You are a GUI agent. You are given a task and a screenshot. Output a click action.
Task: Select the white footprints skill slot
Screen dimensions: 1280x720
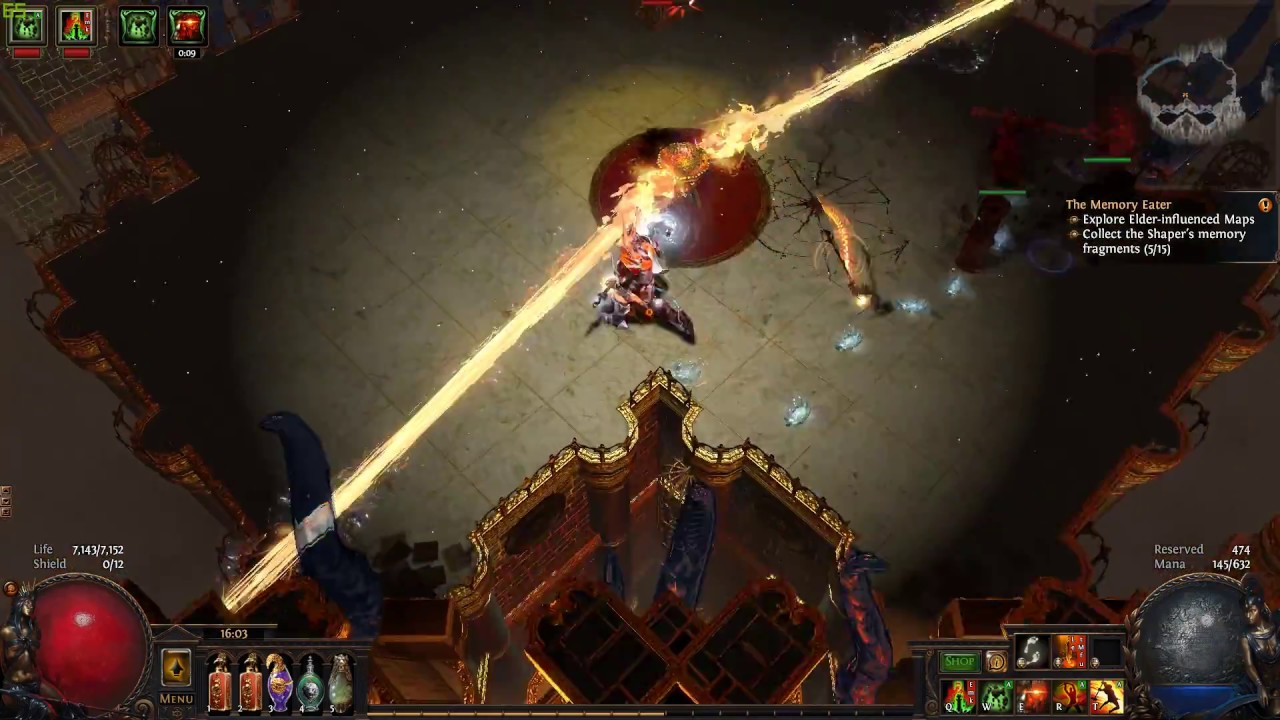(x=1033, y=652)
